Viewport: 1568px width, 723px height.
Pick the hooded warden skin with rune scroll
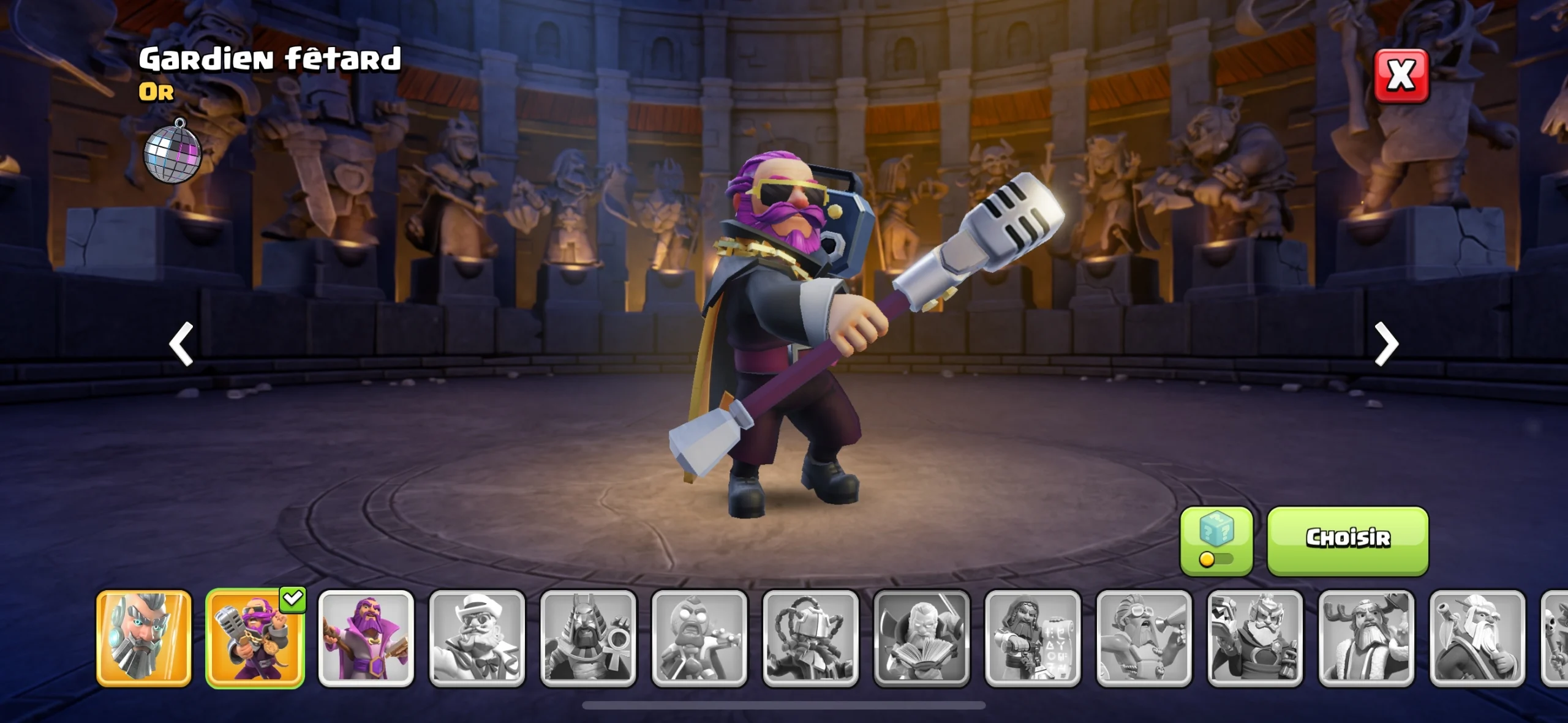1033,637
